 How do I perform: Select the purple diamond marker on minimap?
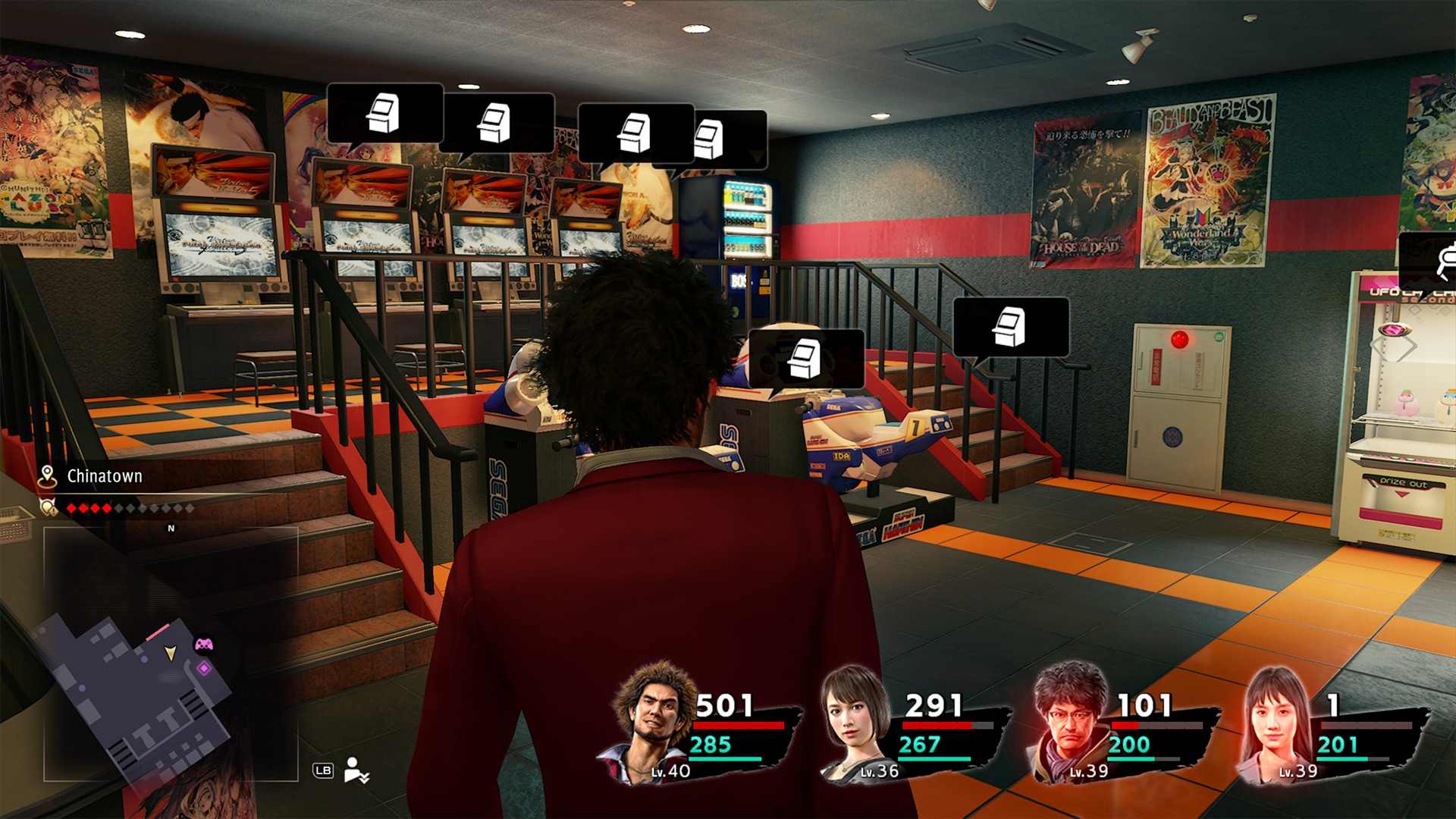click(x=204, y=668)
